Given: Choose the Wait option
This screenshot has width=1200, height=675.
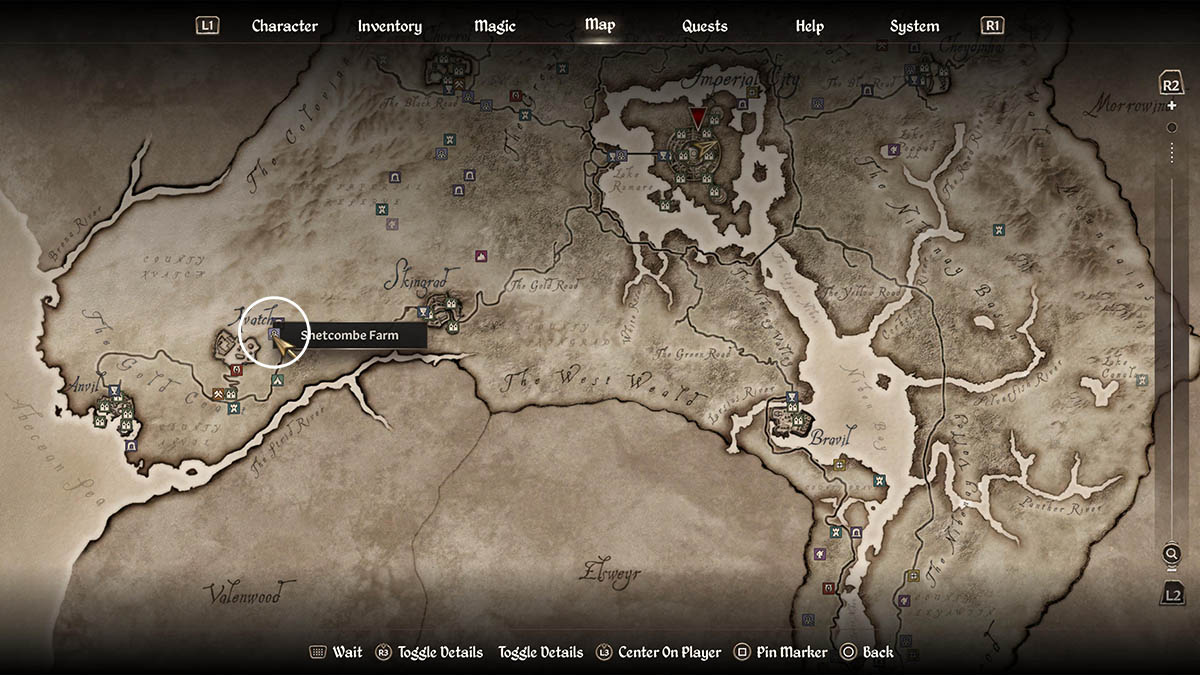Looking at the screenshot, I should (336, 652).
